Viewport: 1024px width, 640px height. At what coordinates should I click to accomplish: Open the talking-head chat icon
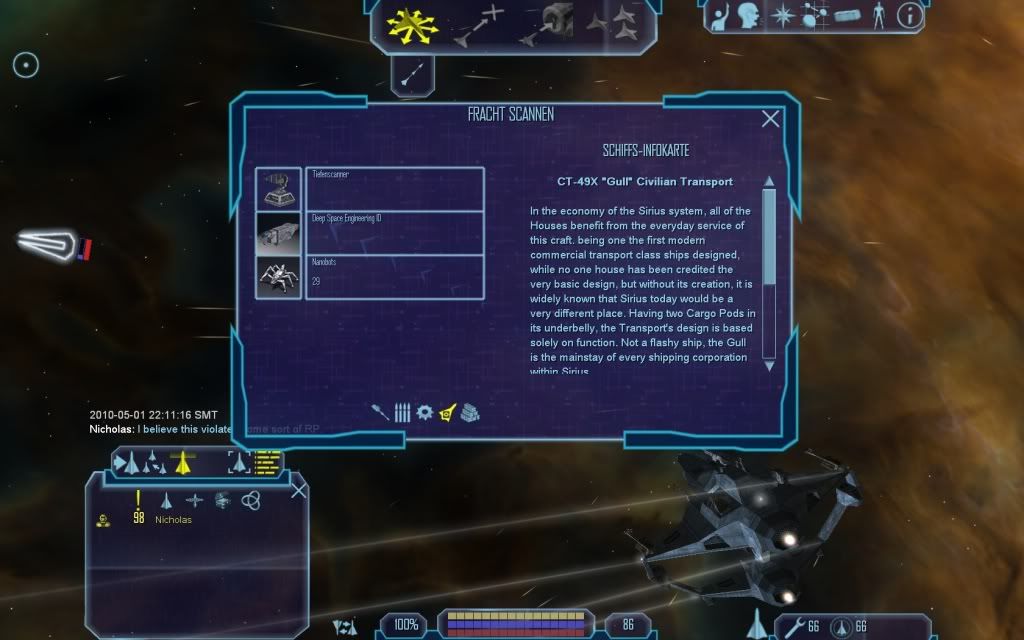[750, 15]
